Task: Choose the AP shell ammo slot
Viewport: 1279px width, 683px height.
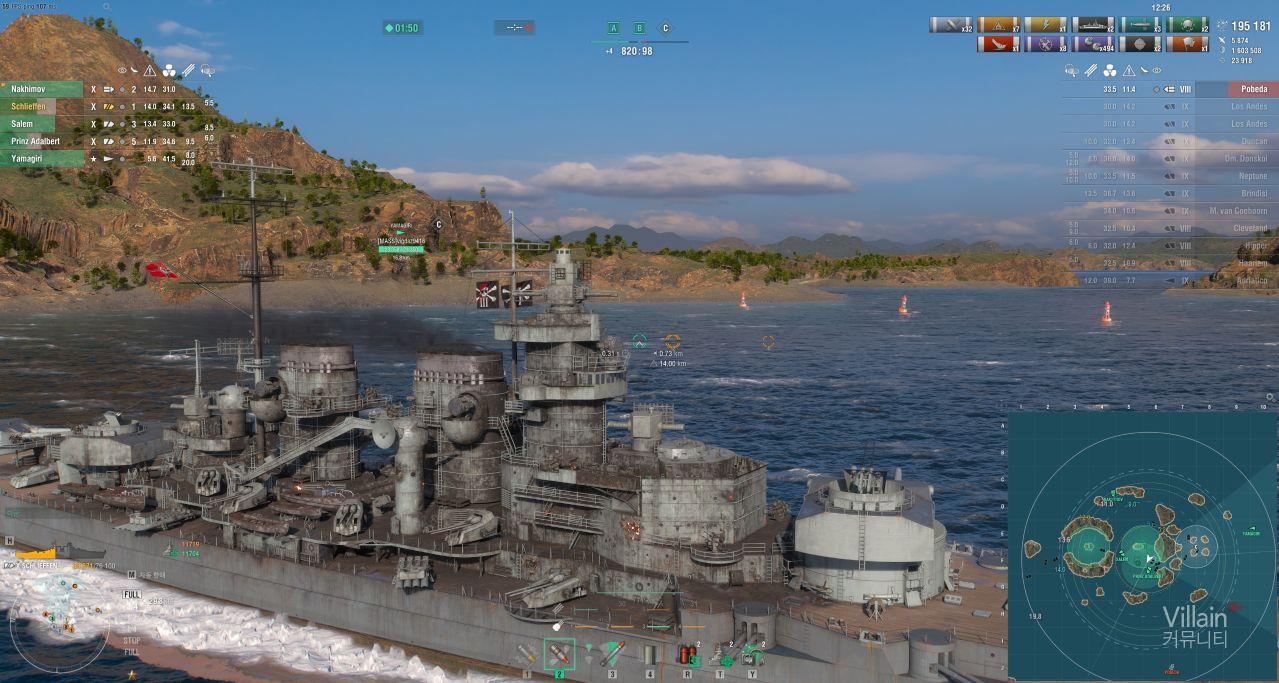Action: pos(559,654)
